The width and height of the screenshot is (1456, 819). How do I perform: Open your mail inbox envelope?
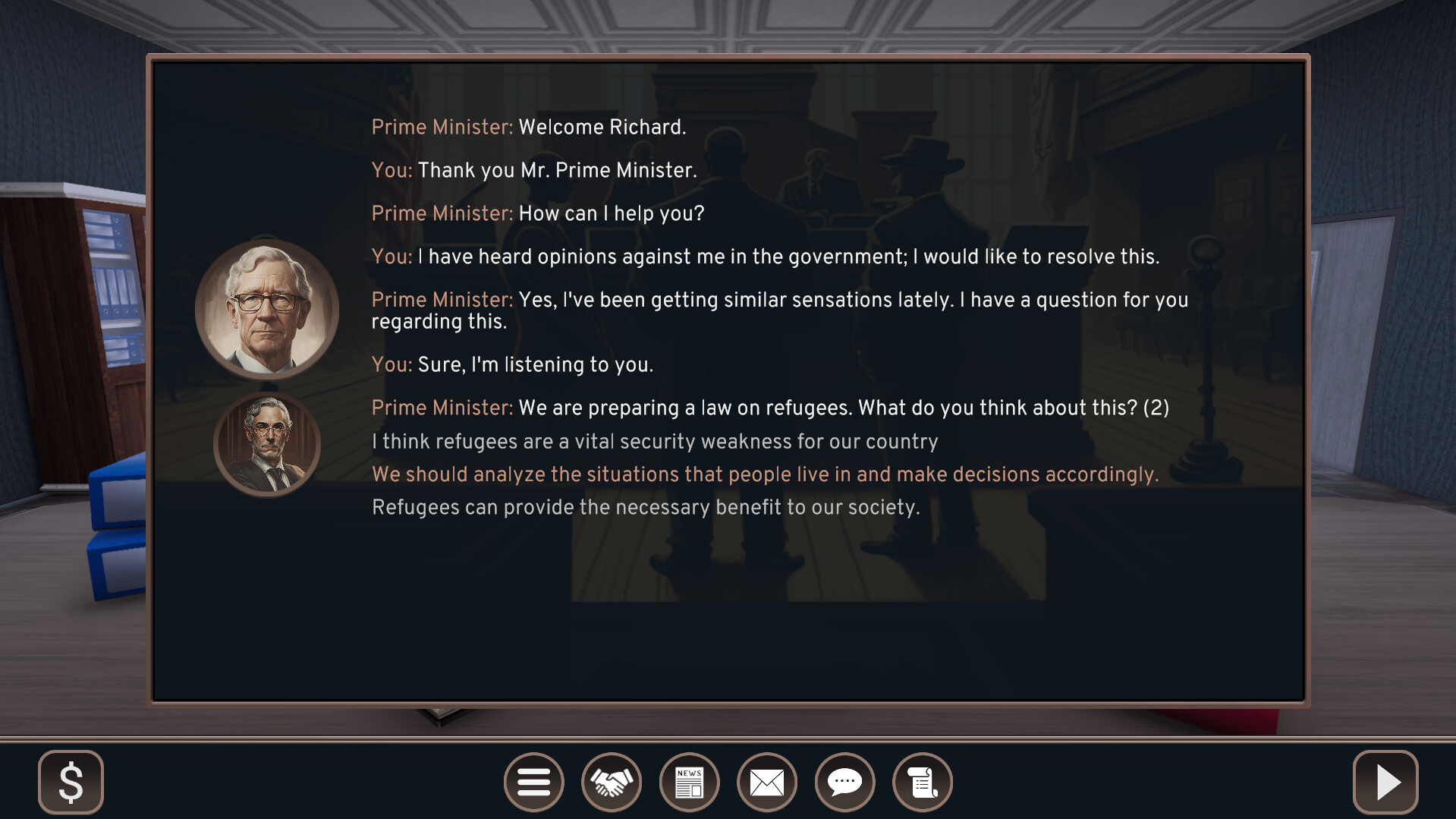point(767,782)
